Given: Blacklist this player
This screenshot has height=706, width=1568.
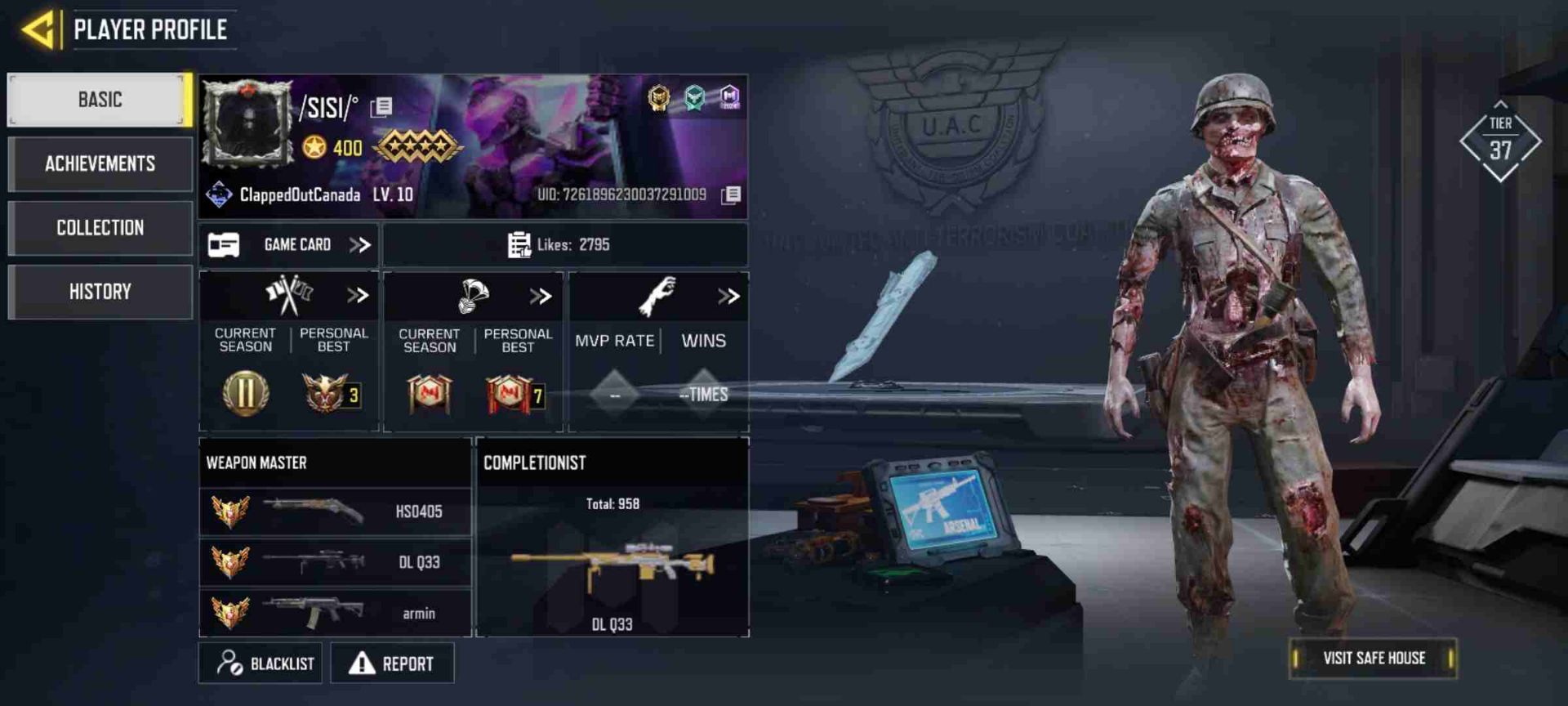Looking at the screenshot, I should (x=261, y=663).
